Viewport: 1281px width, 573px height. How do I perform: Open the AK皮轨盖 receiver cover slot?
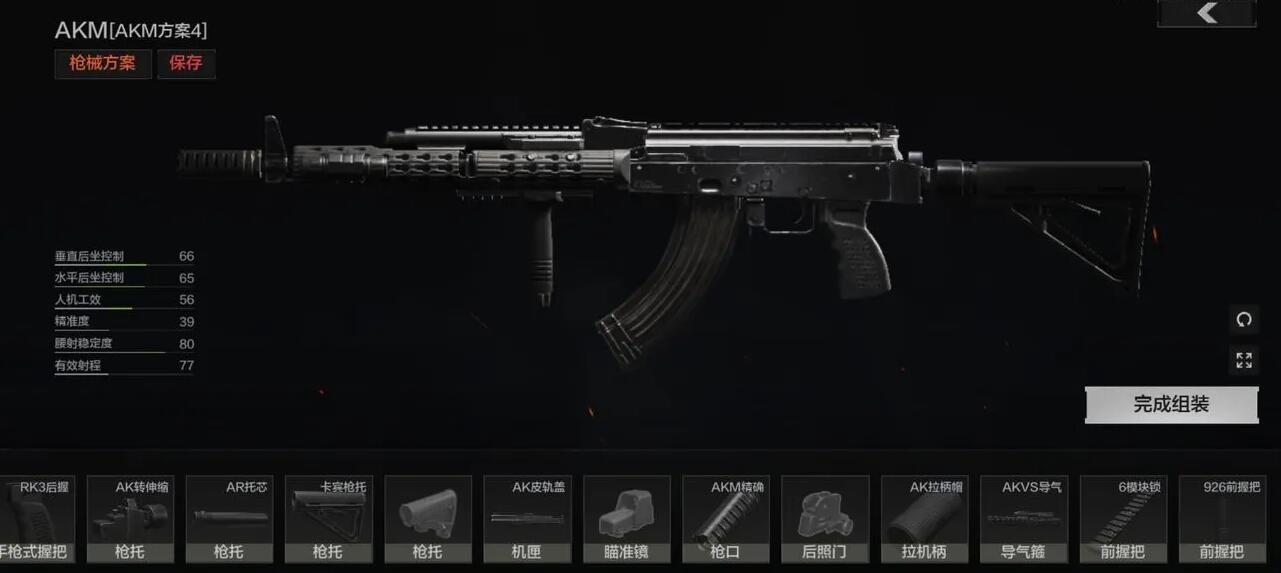(x=527, y=518)
